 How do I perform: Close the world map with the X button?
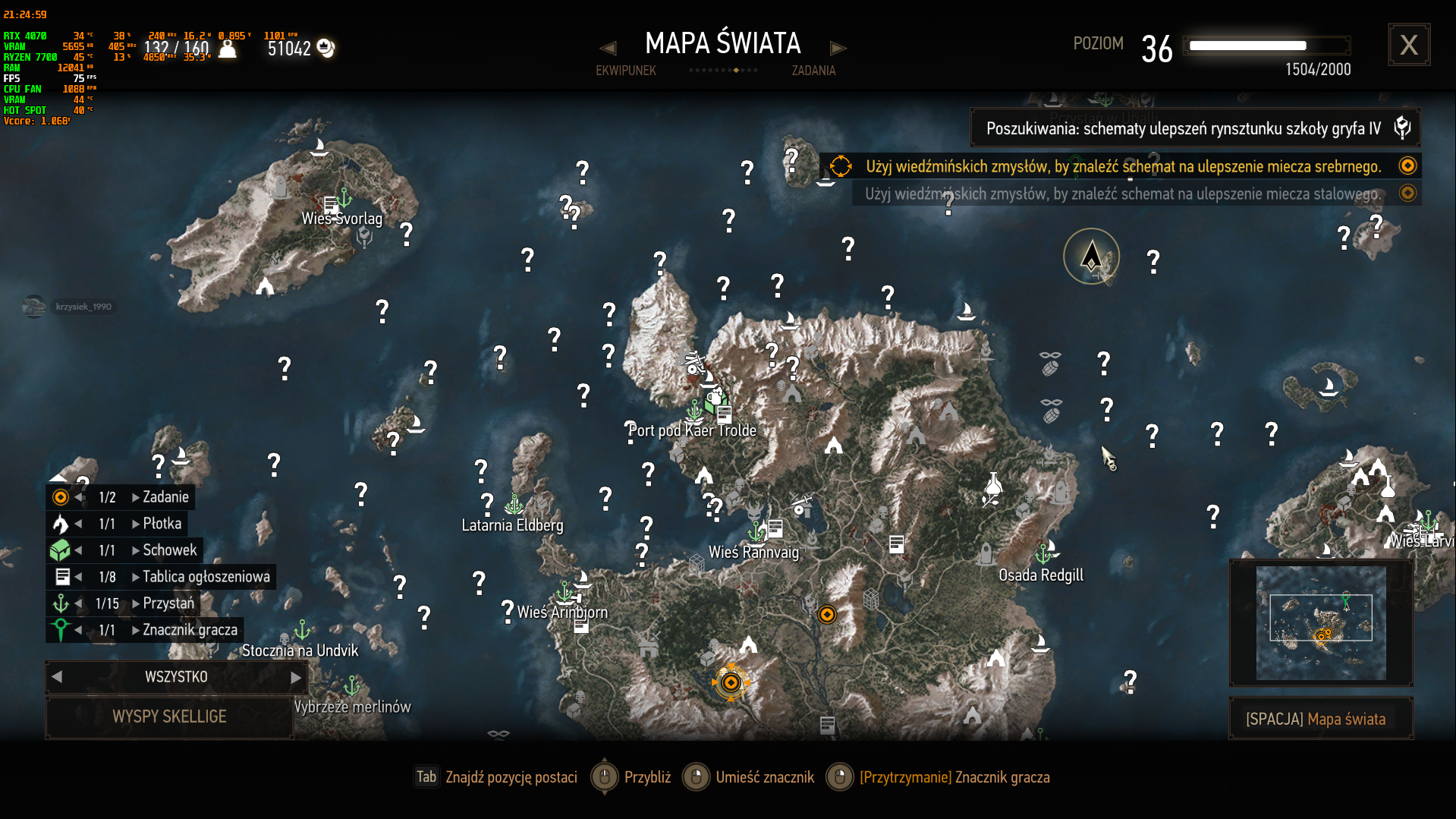1408,45
